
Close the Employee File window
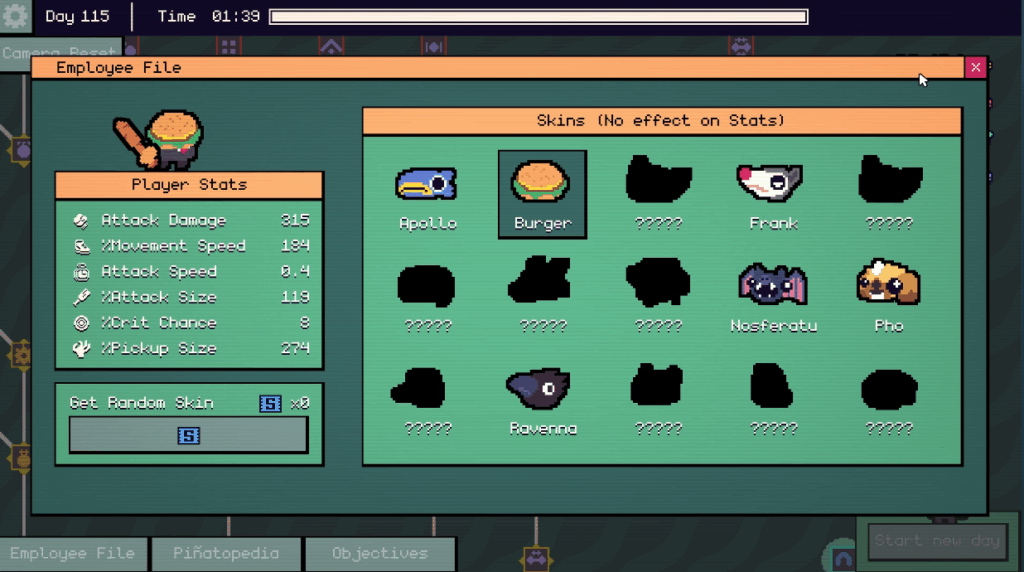point(975,67)
